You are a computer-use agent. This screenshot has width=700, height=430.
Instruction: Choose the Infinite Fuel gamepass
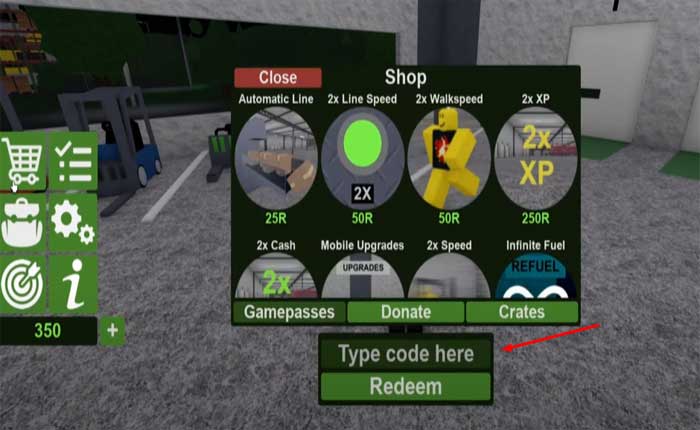coord(535,275)
